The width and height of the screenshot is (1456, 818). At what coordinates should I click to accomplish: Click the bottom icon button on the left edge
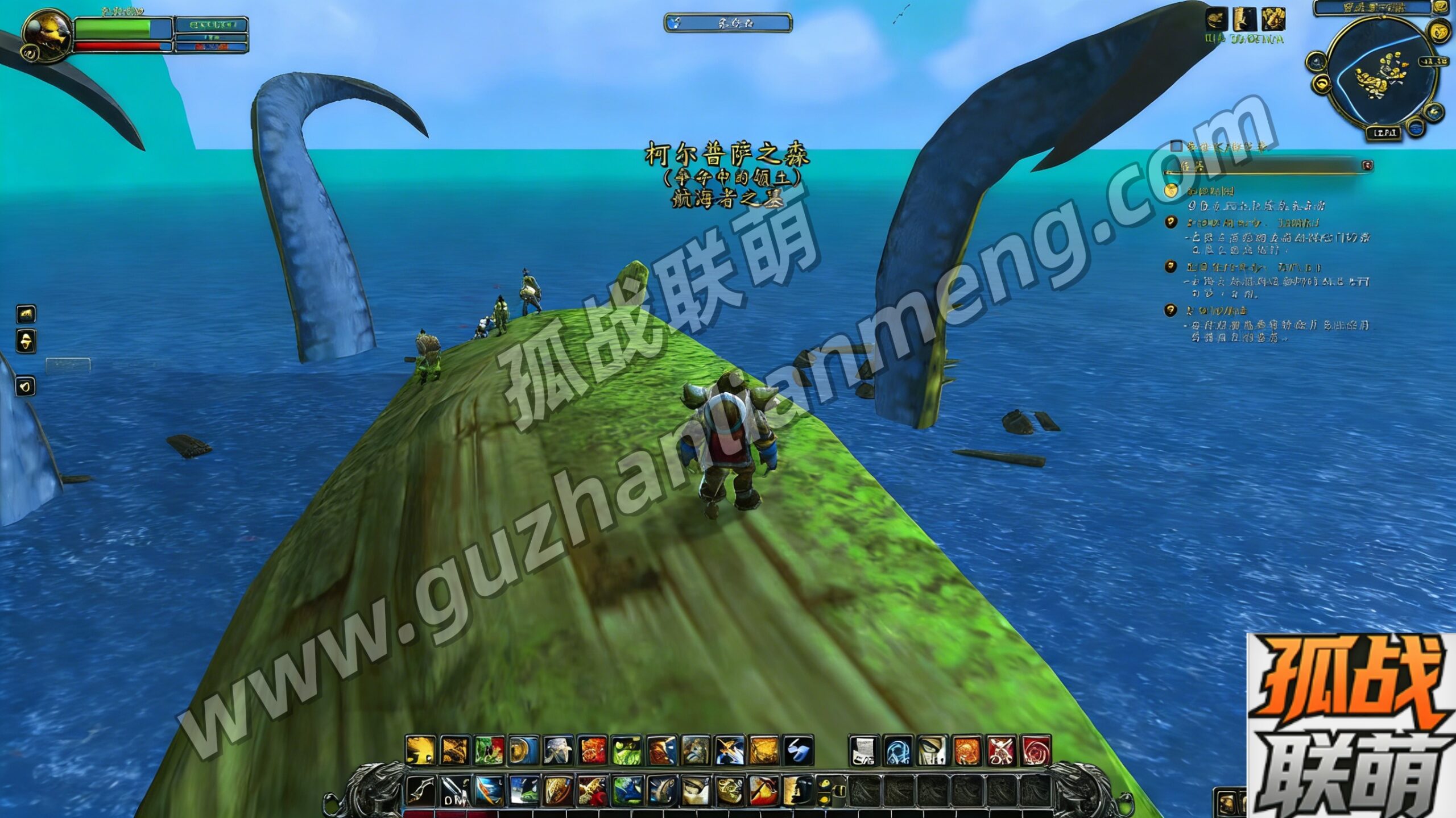coord(26,387)
